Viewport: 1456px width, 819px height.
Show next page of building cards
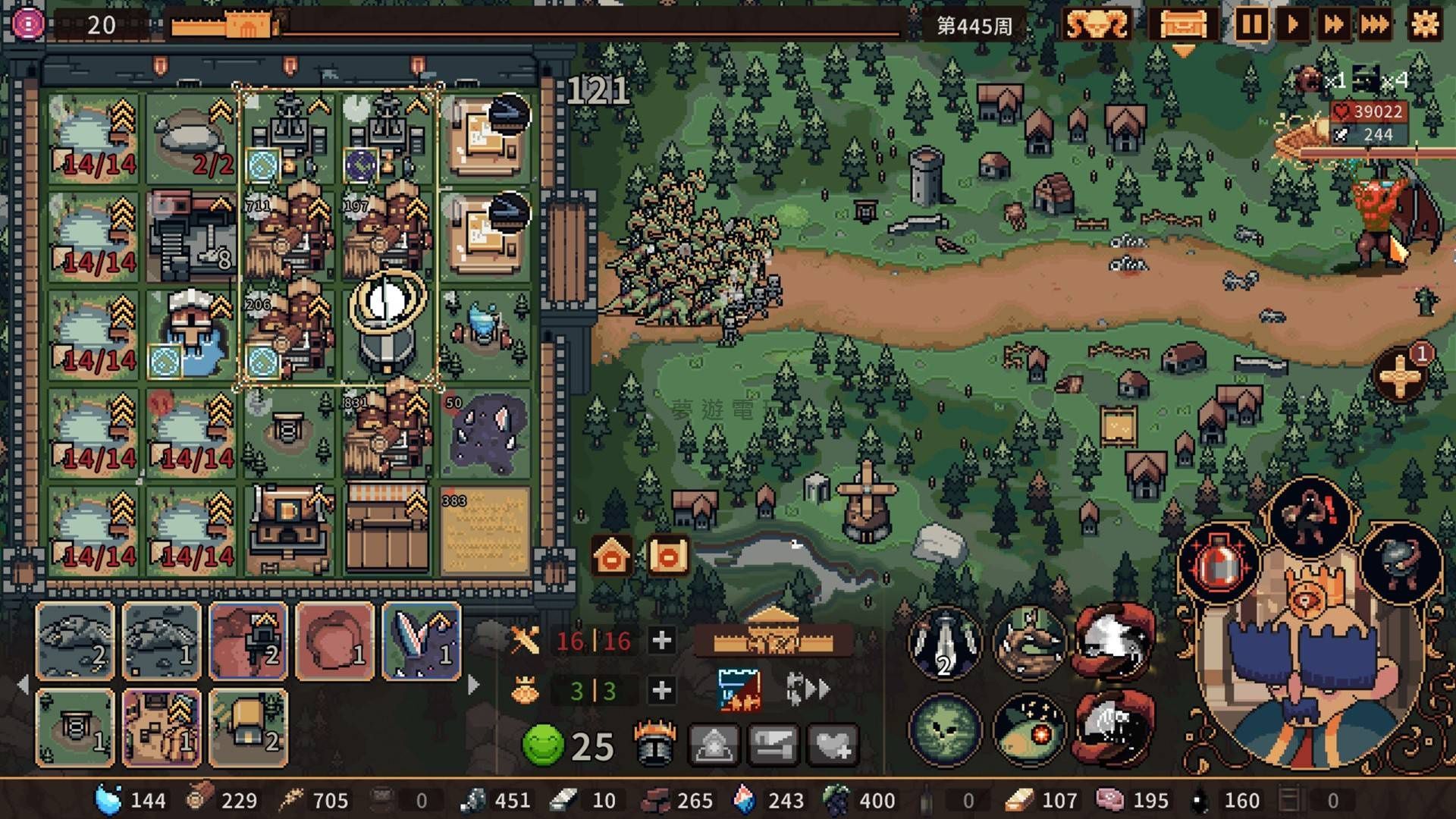[x=474, y=685]
